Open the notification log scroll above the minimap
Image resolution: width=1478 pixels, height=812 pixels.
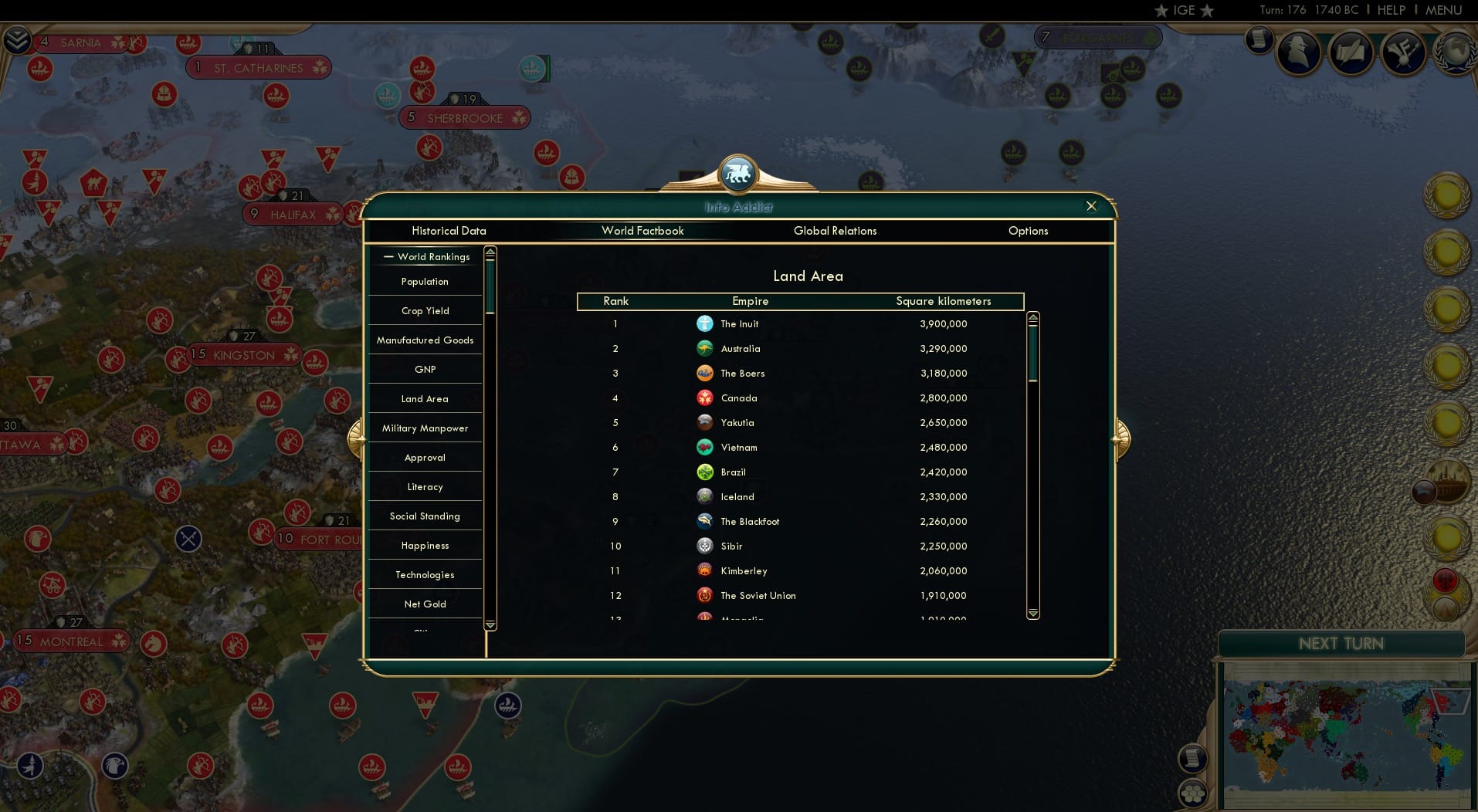tap(1192, 758)
